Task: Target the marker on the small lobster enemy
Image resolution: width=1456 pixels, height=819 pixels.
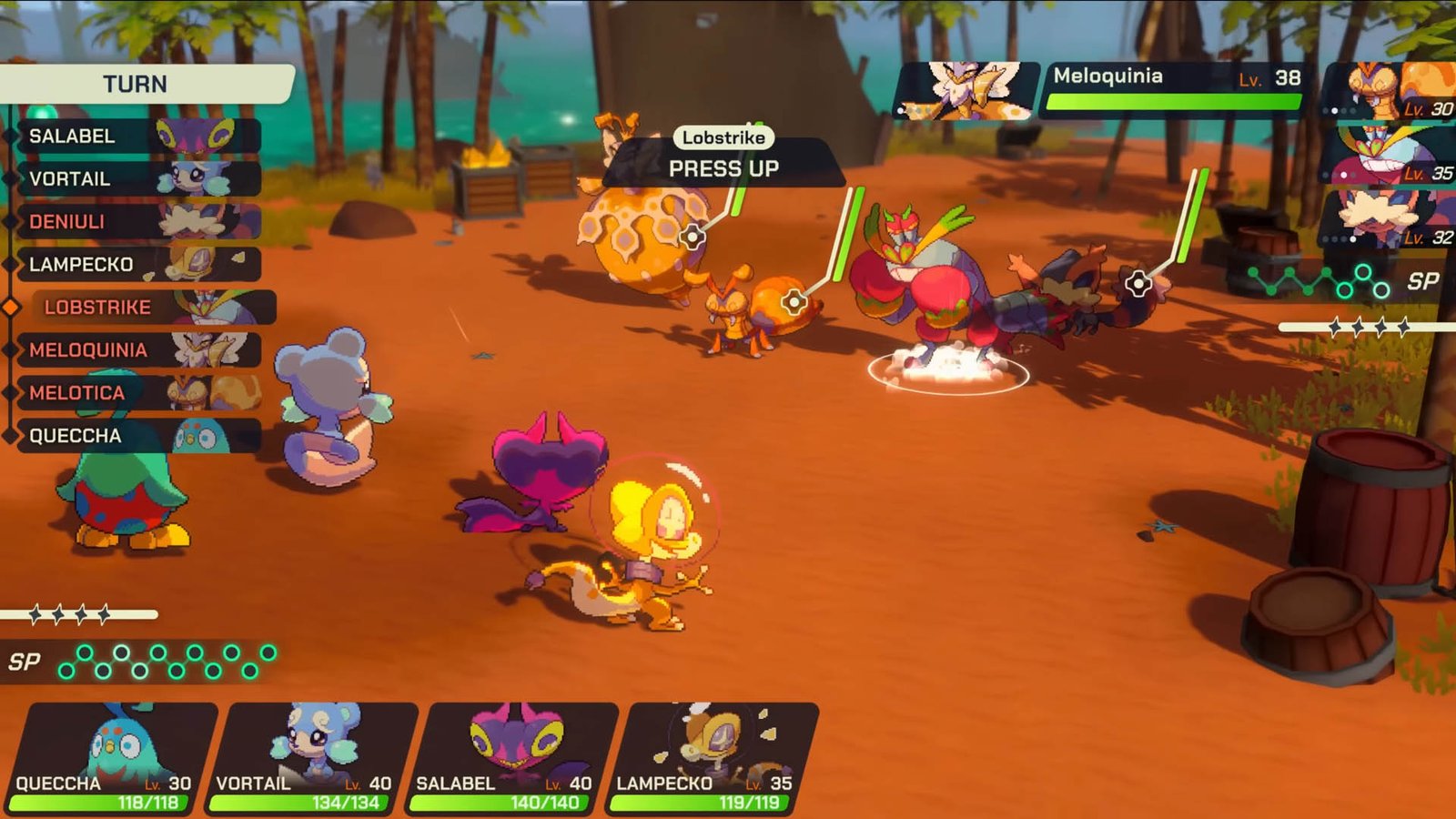Action: [794, 301]
